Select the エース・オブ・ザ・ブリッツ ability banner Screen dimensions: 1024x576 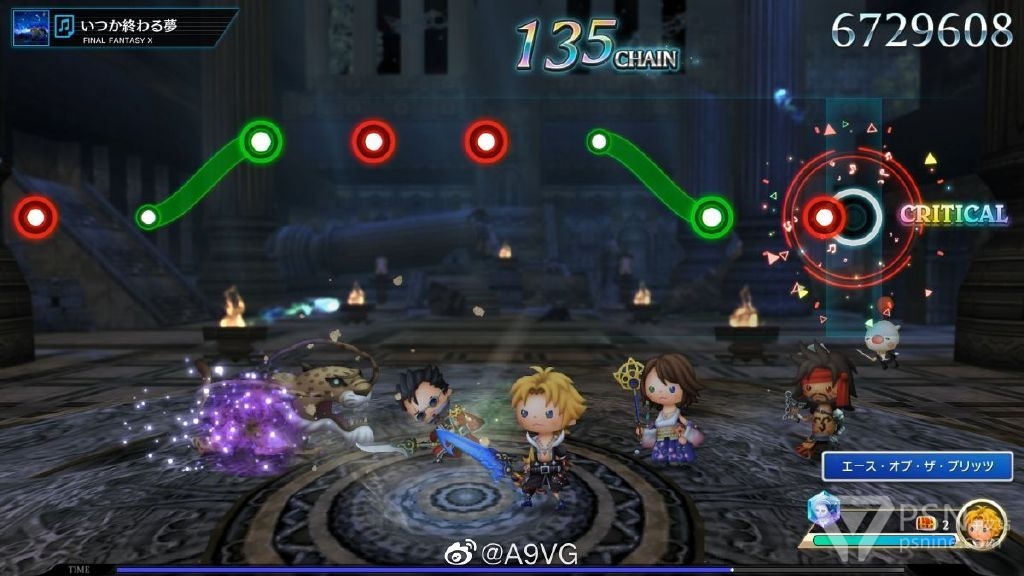click(x=917, y=467)
